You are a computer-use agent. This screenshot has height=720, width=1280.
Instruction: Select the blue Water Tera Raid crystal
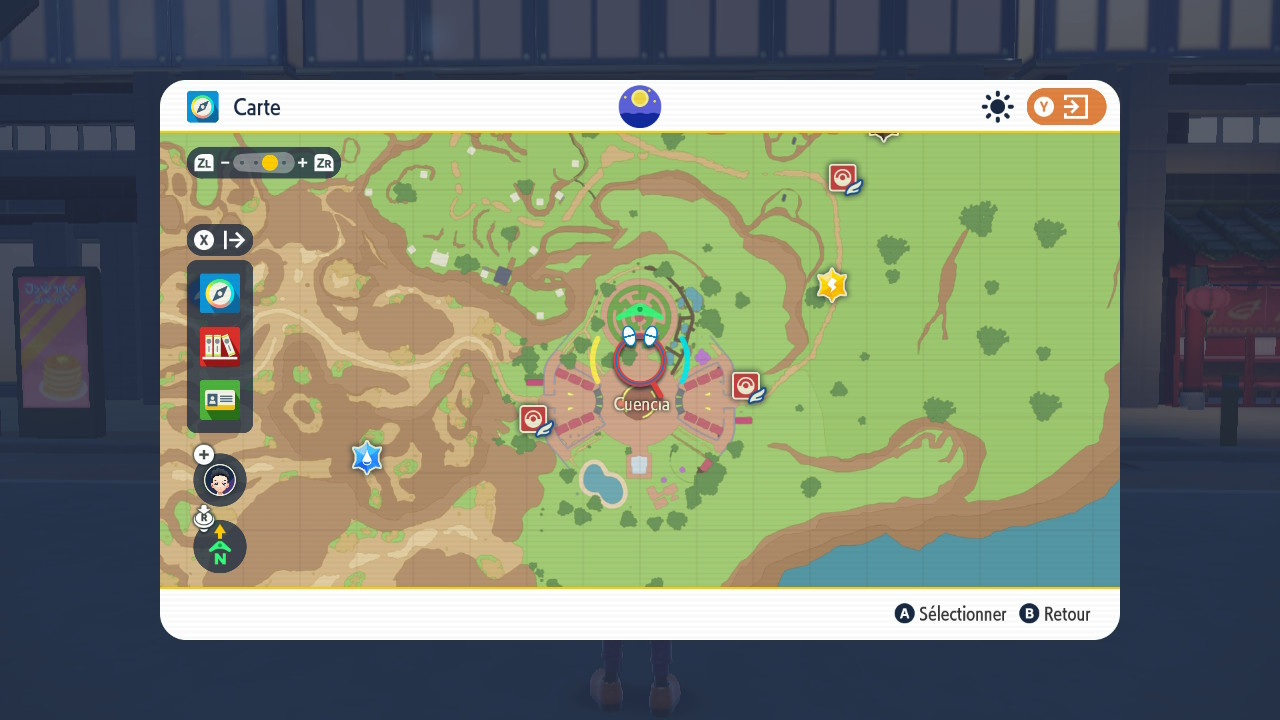[367, 458]
